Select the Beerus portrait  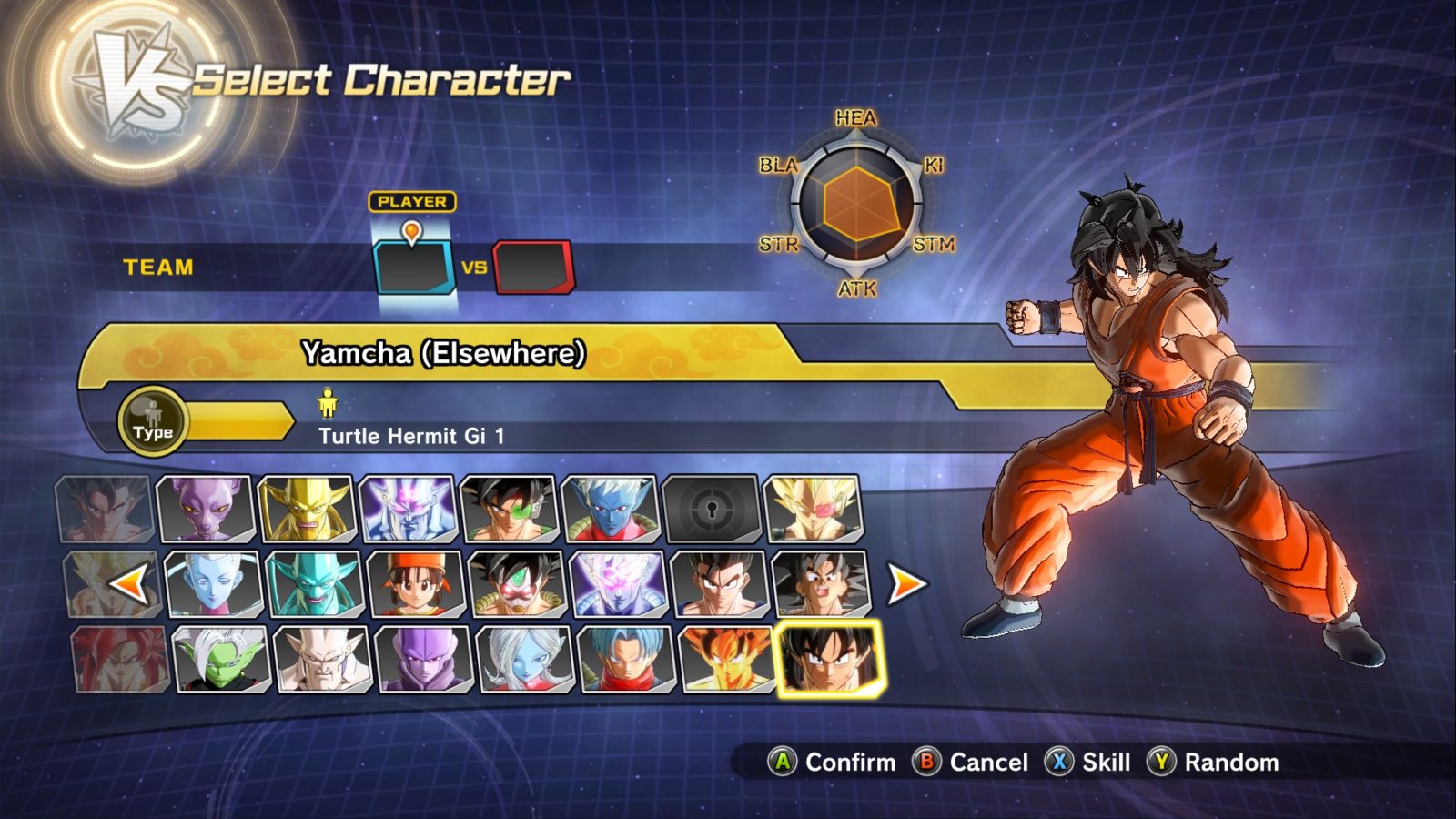coord(205,510)
